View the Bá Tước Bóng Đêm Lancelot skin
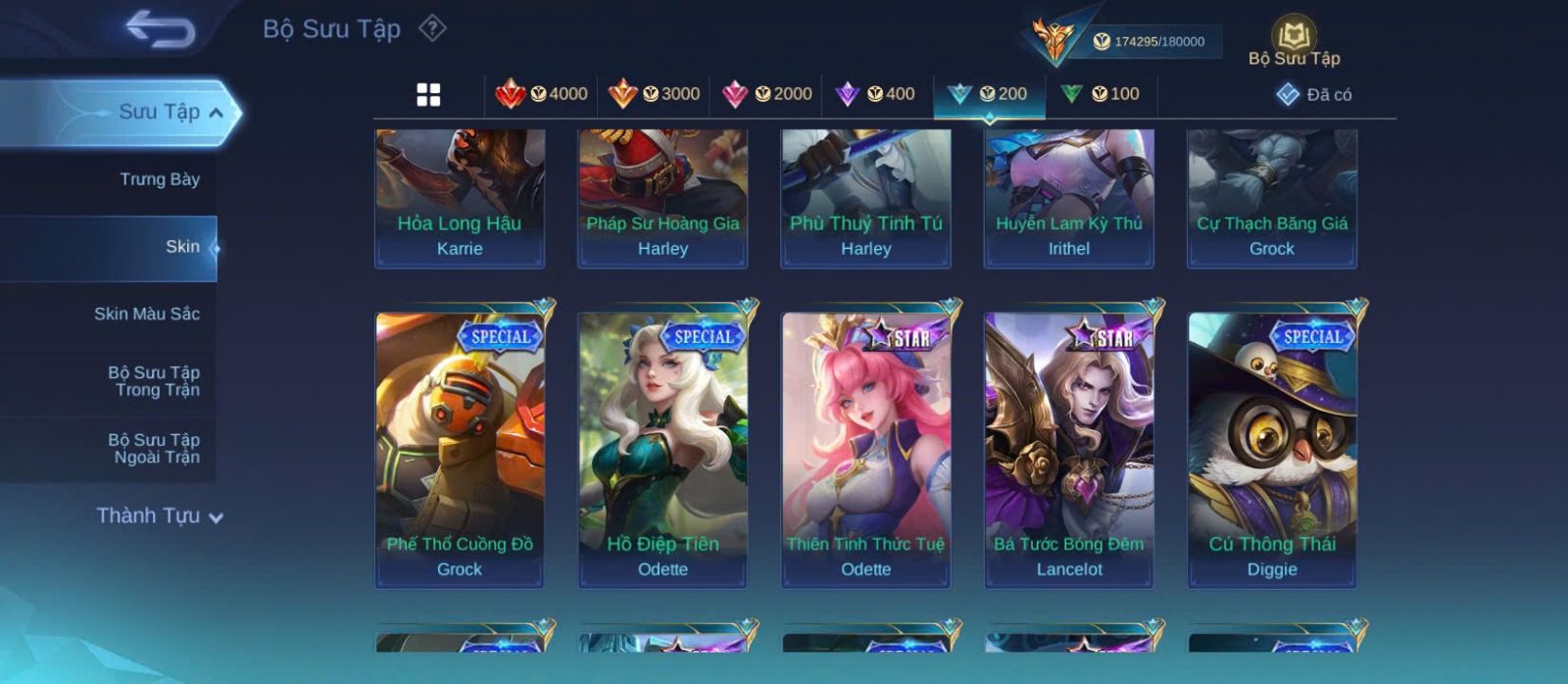1568x684 pixels. pyautogui.click(x=1069, y=448)
